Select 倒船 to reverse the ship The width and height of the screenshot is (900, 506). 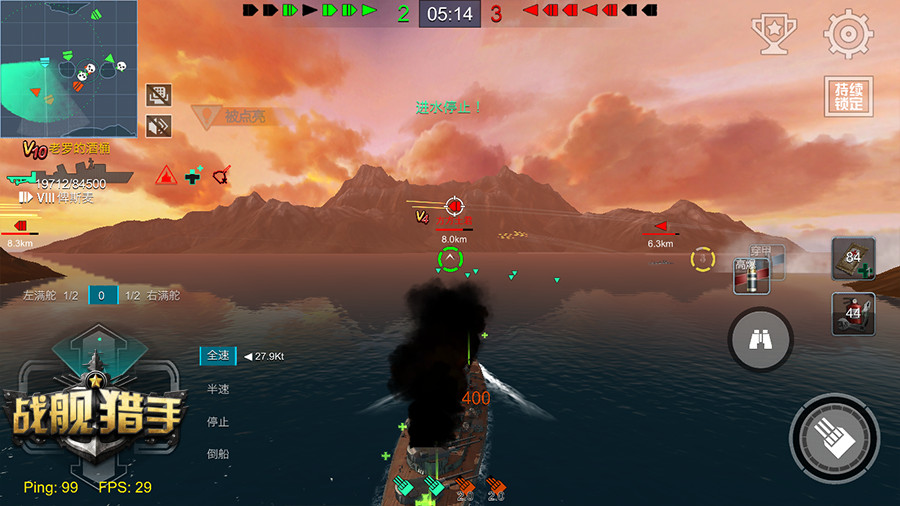[x=218, y=455]
